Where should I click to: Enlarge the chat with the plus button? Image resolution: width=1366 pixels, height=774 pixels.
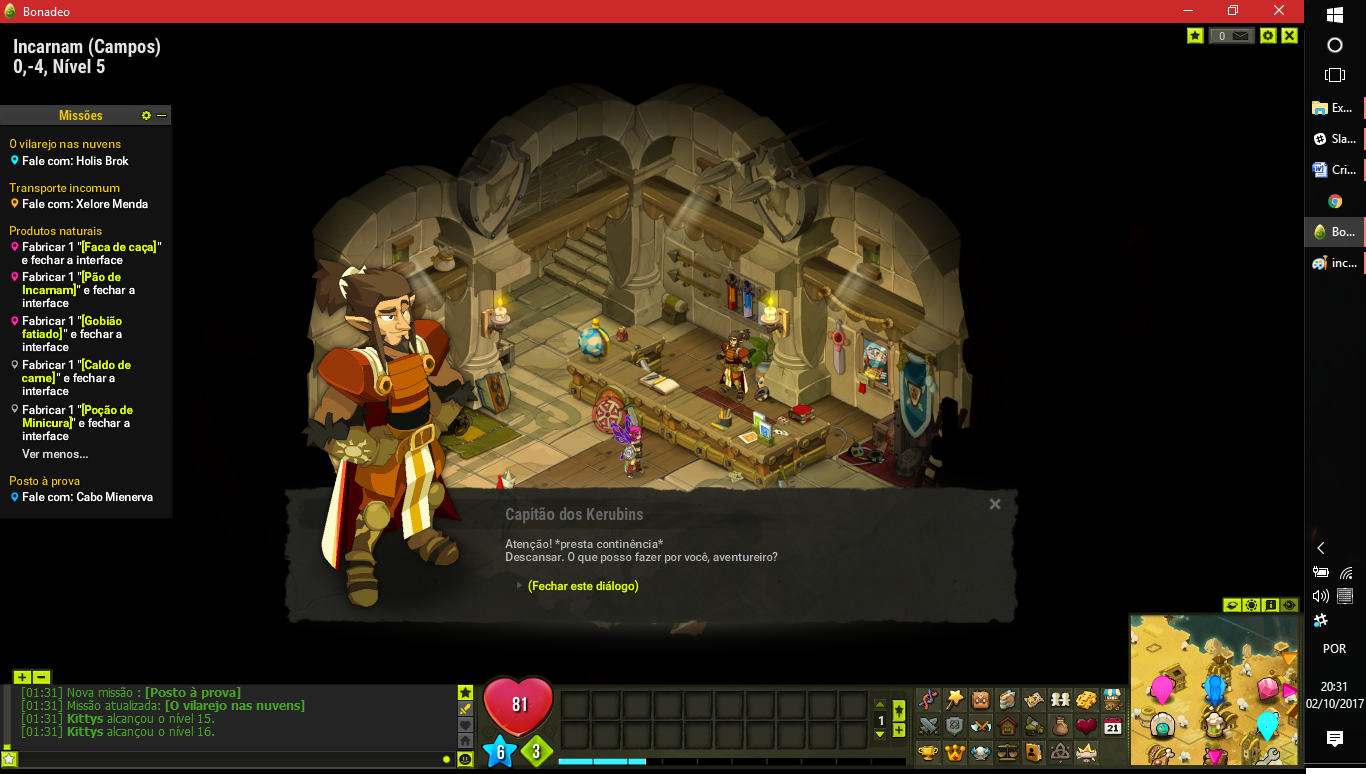click(x=22, y=677)
